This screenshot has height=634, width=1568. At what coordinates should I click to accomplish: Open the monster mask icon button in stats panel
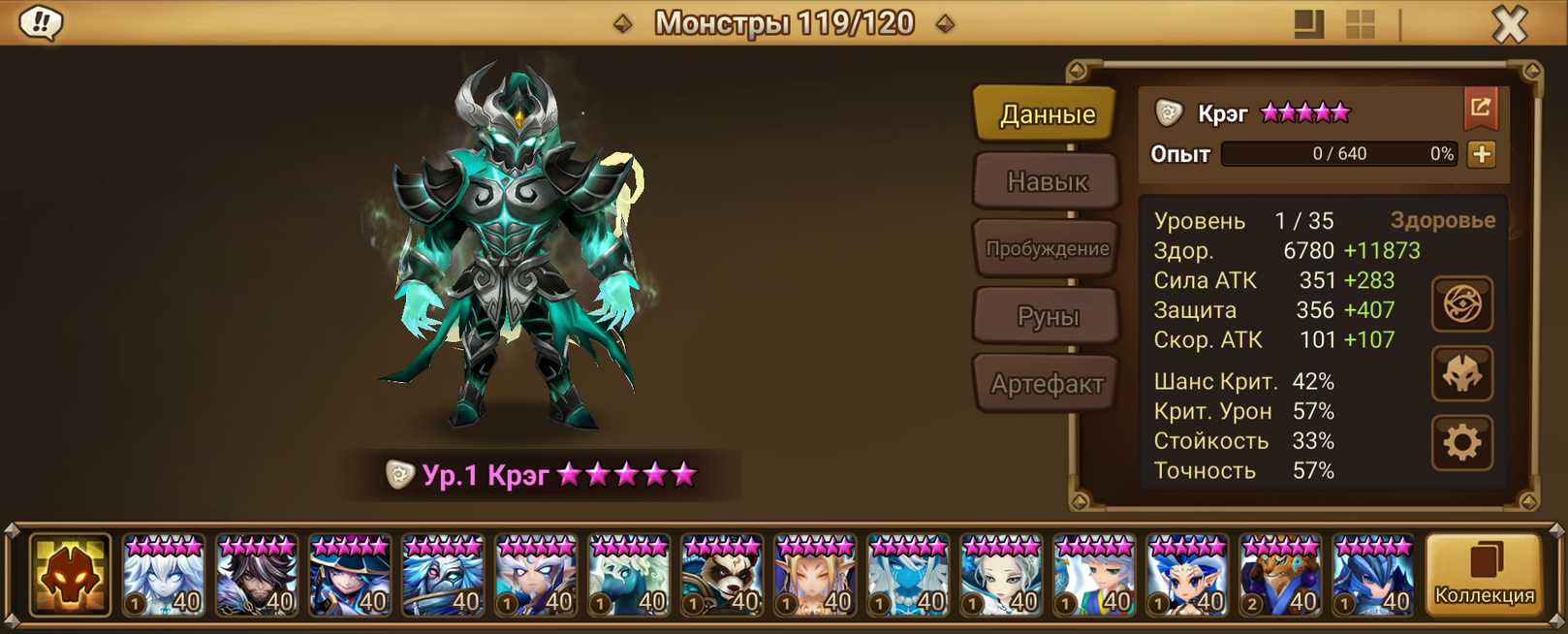pos(1461,373)
